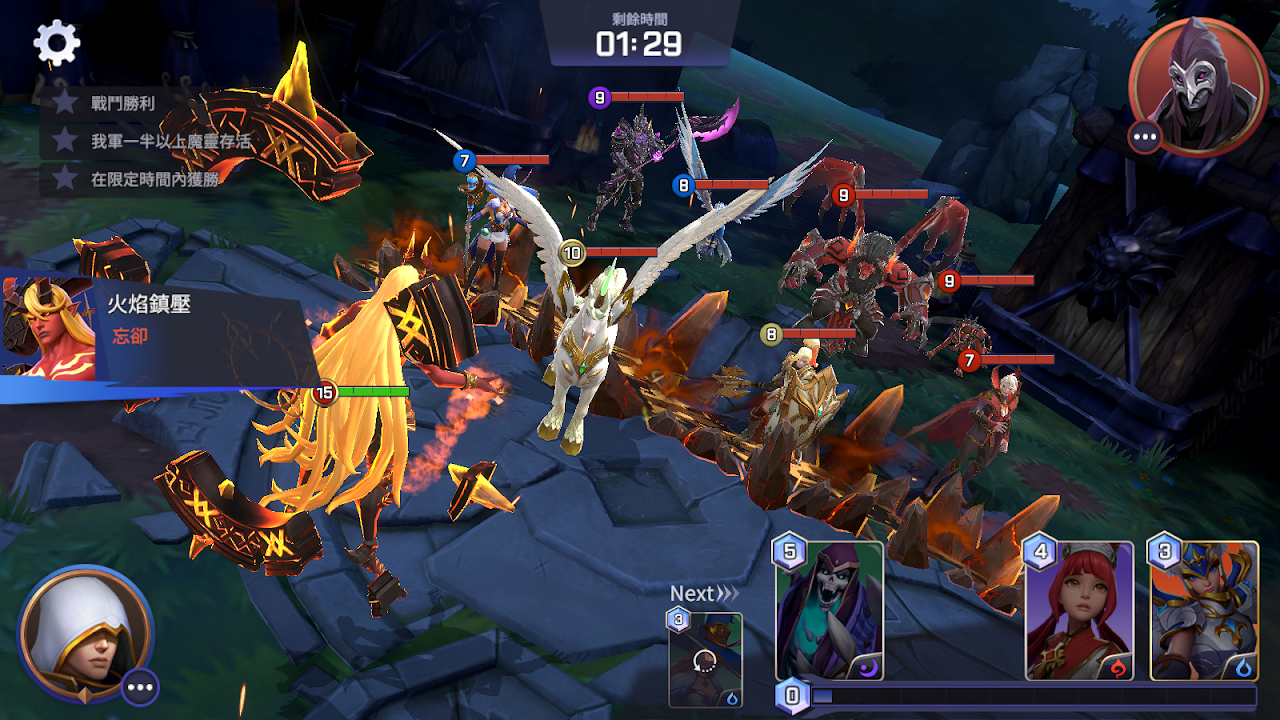The image size is (1280, 720).
Task: Select the purple skeleton card costing 5
Action: pyautogui.click(x=830, y=610)
